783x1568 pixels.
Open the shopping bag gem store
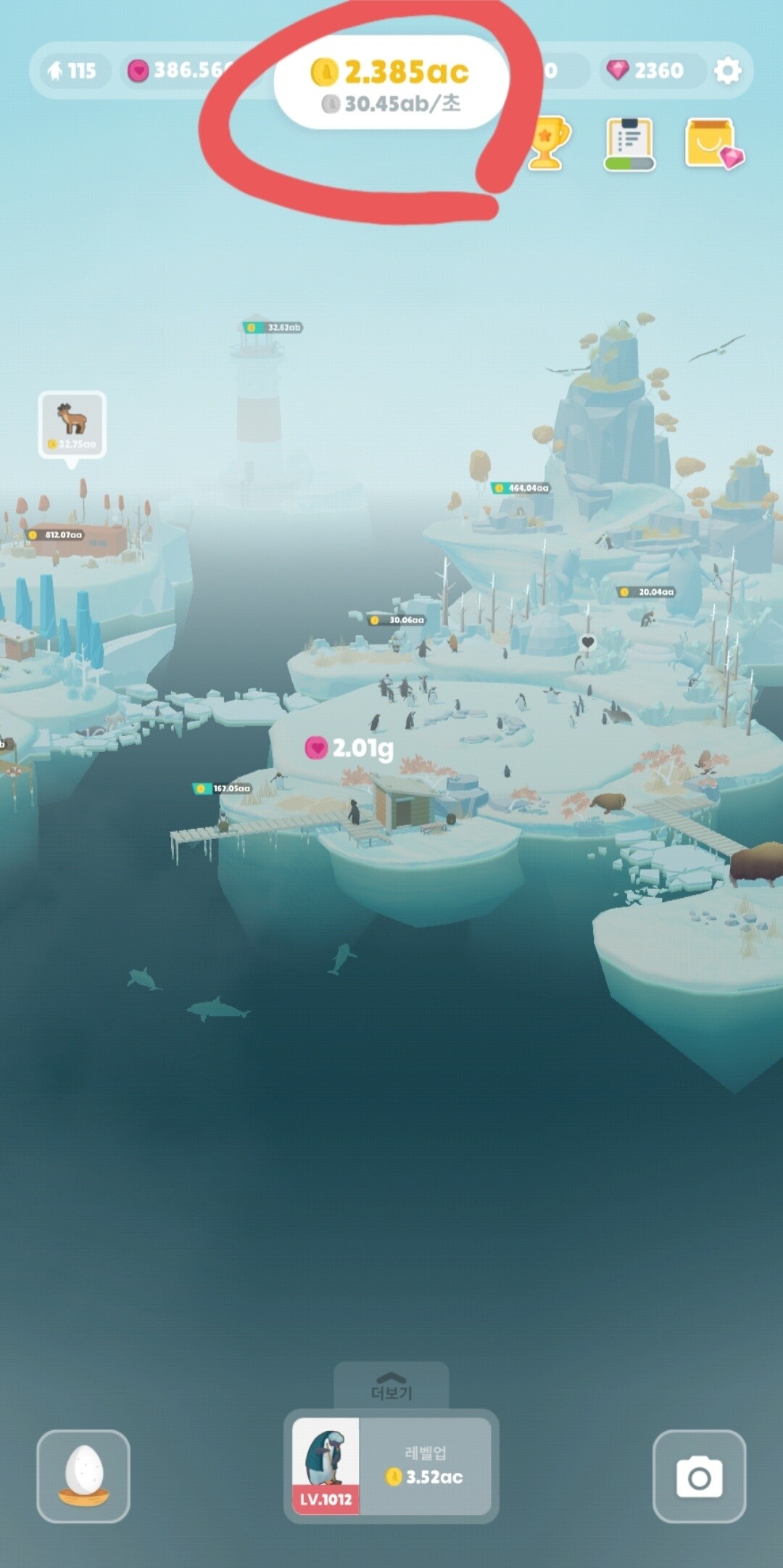click(713, 144)
